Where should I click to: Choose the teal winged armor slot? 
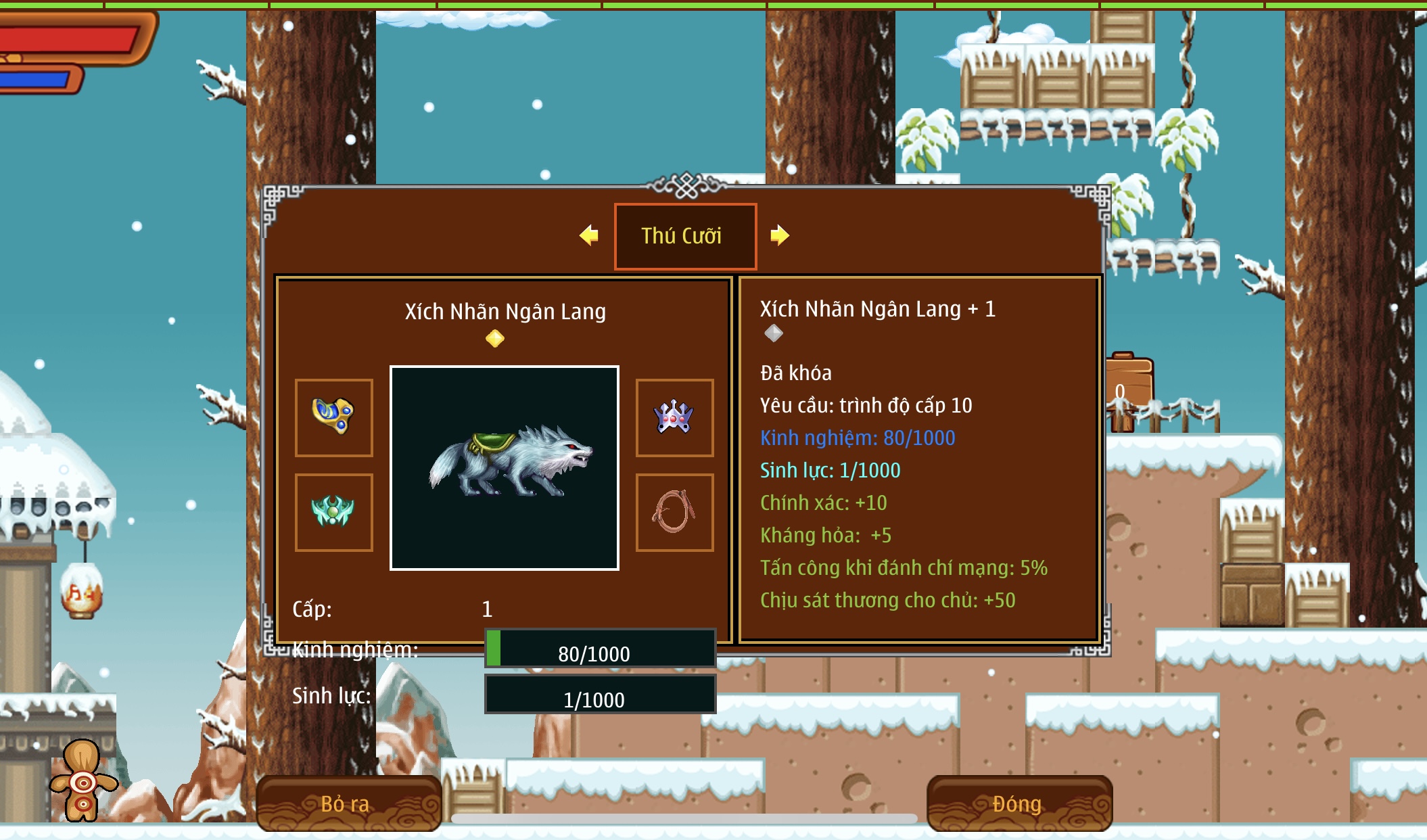334,512
